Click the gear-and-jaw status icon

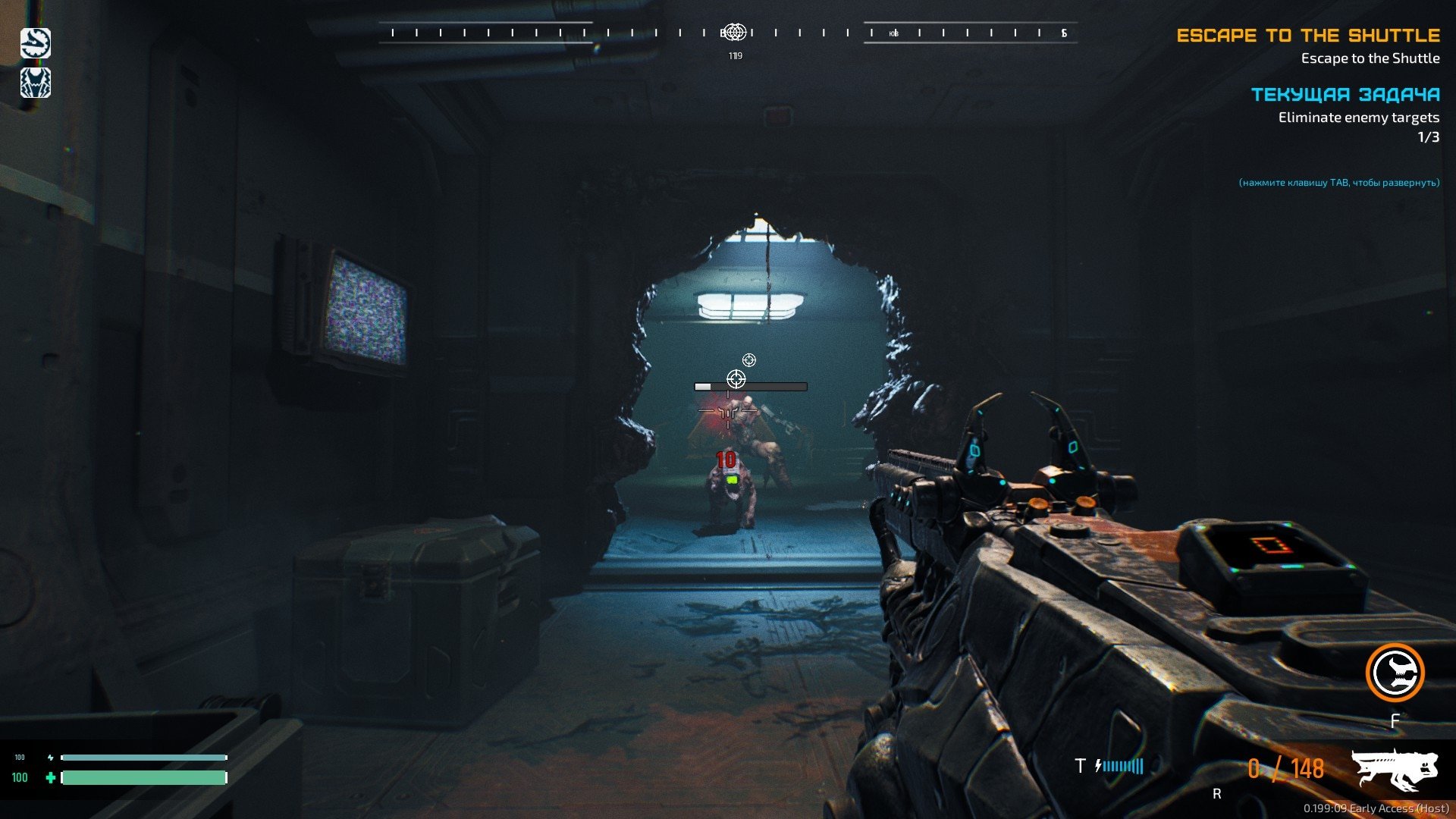[36, 43]
